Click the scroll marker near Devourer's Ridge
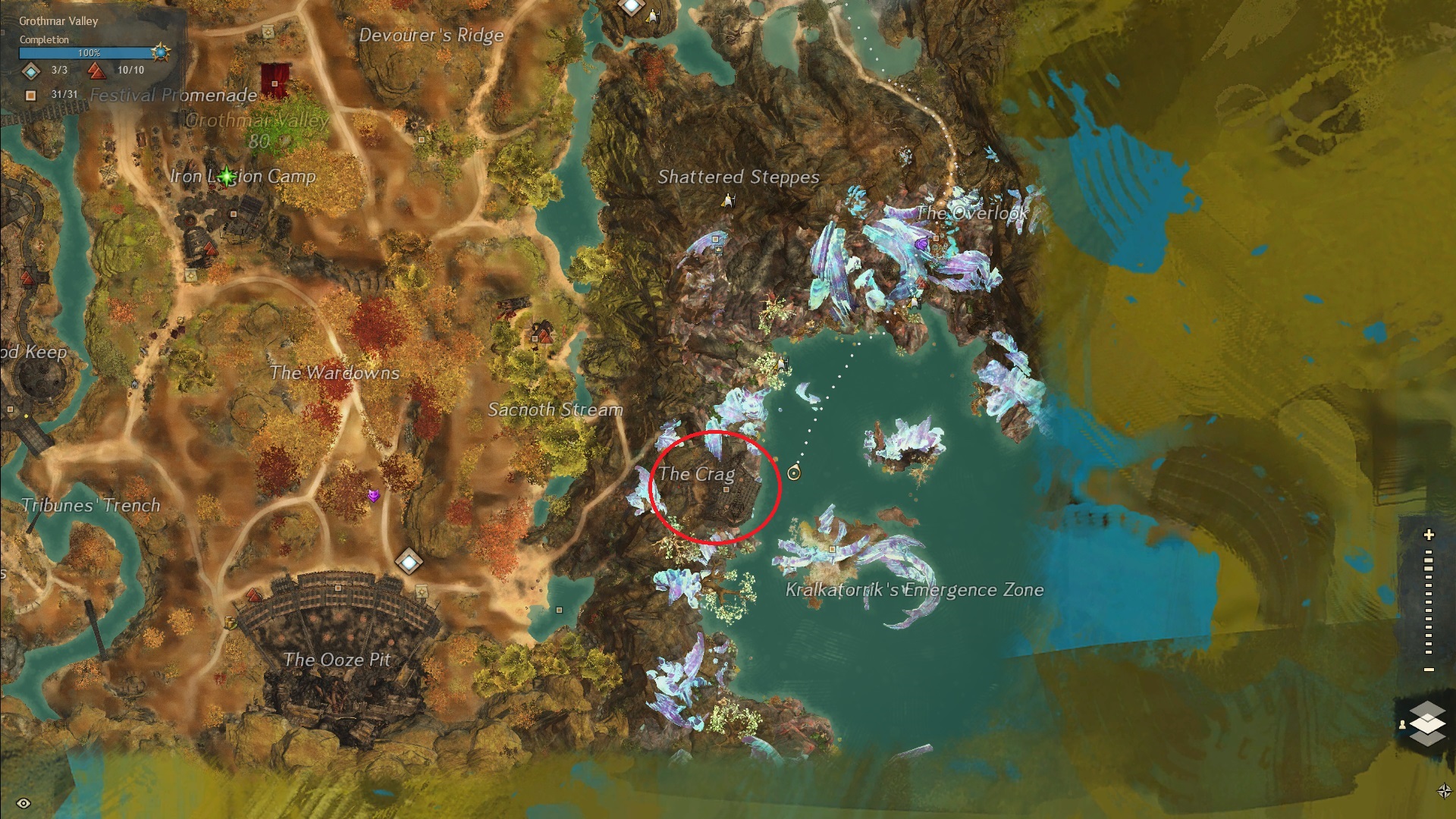Screen dimensions: 1456x819 [x=268, y=32]
